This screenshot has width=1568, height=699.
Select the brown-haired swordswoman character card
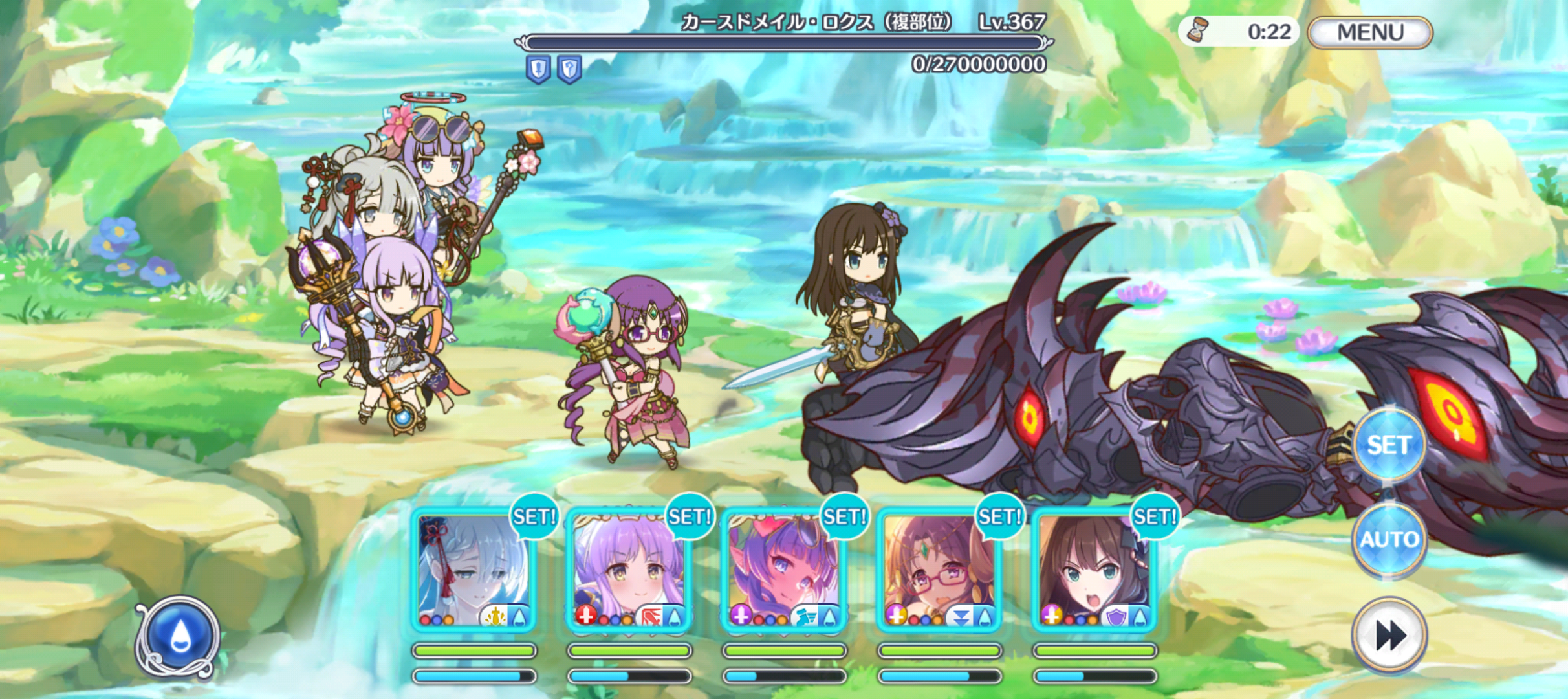pyautogui.click(x=1094, y=571)
